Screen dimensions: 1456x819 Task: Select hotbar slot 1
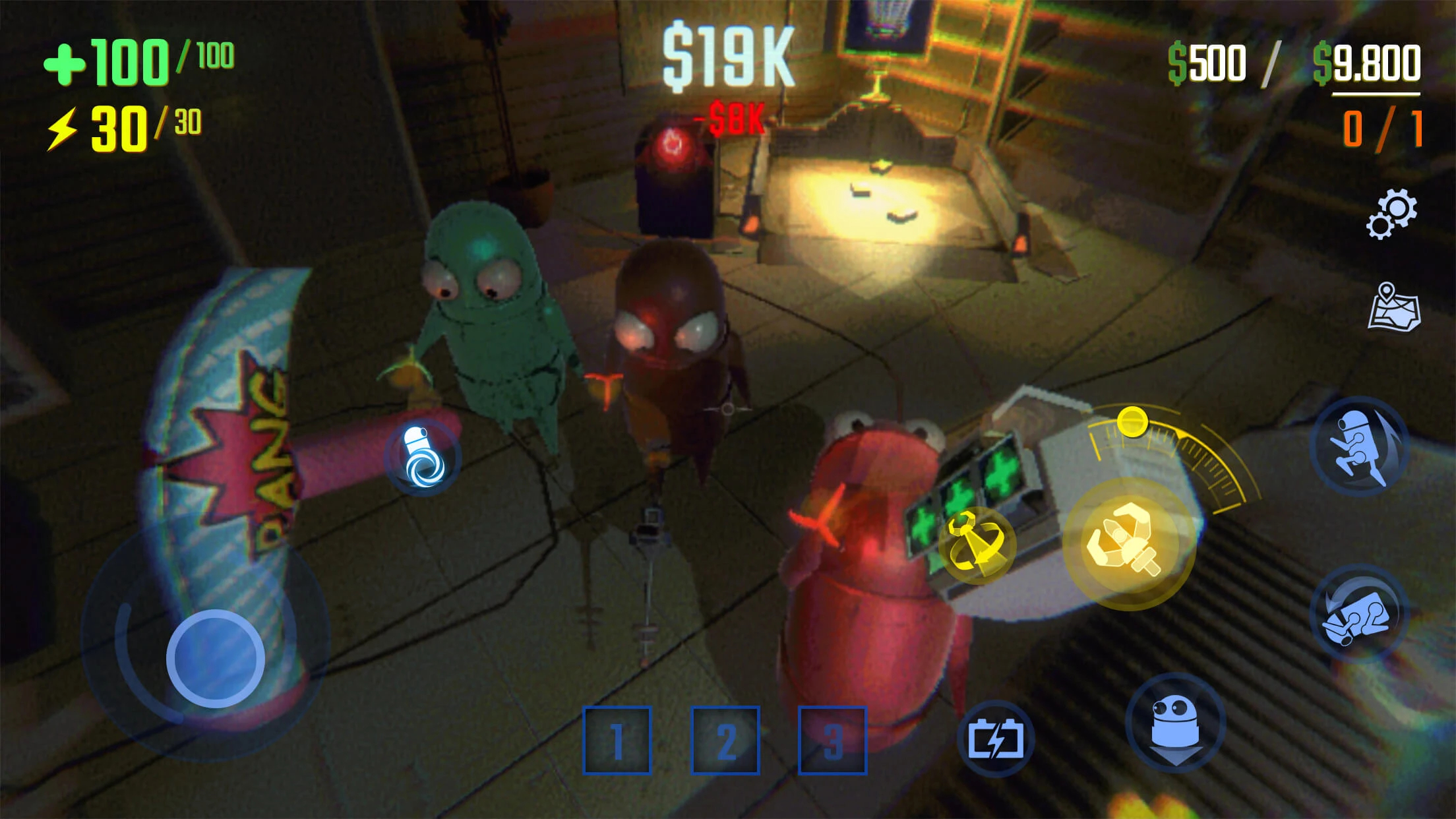tap(617, 740)
